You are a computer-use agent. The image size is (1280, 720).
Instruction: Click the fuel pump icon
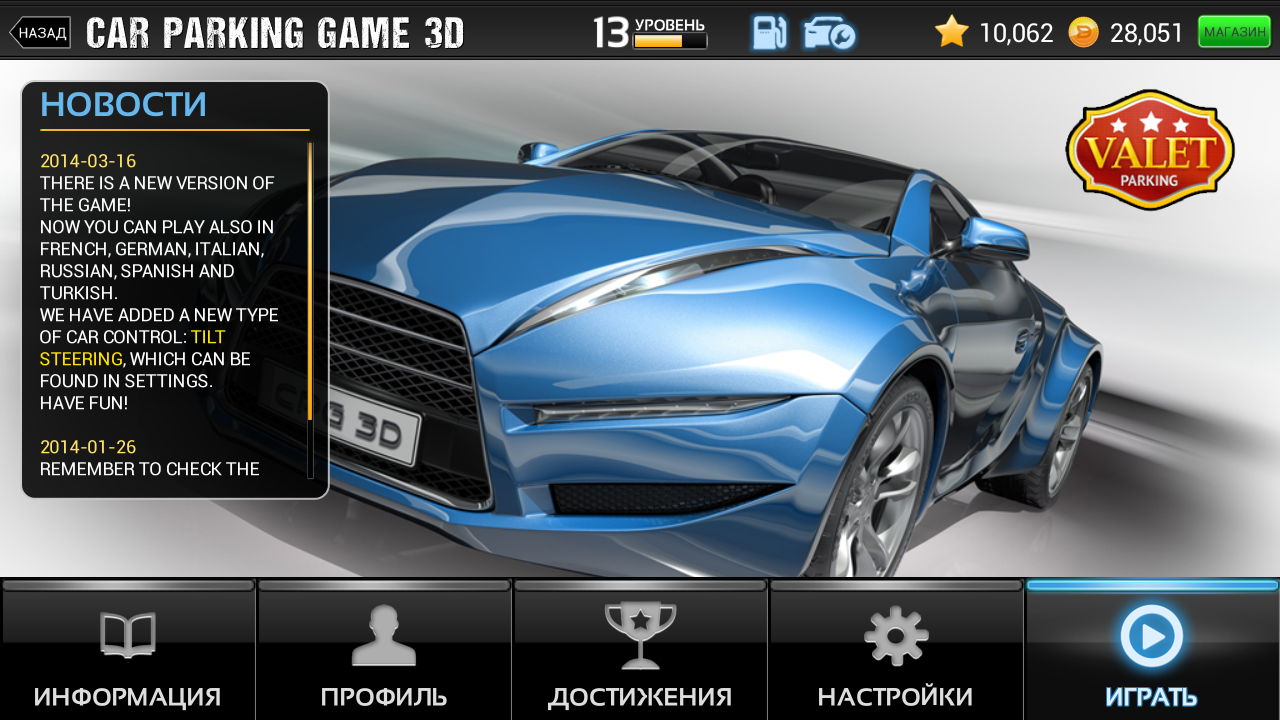[769, 33]
